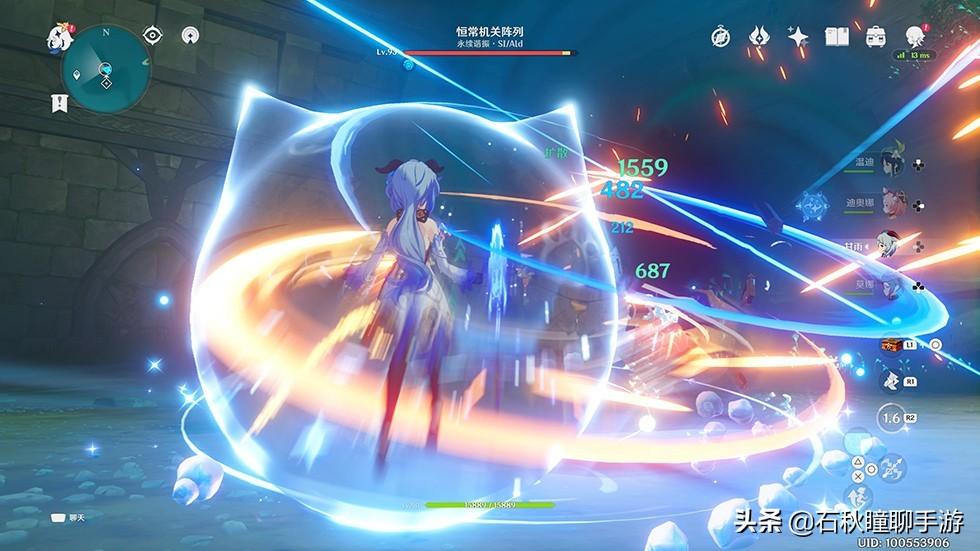
Task: Open the winged battle pass icon
Action: (759, 36)
